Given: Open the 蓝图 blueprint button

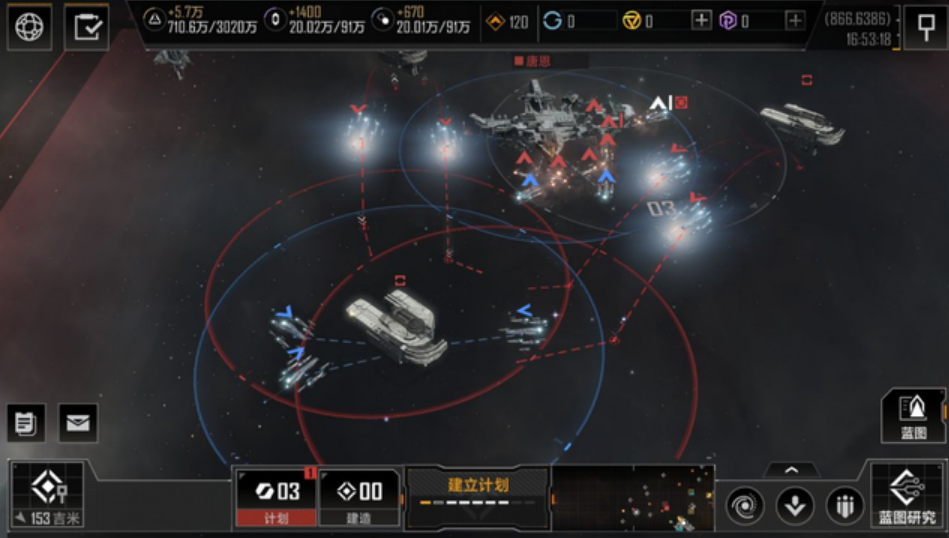Looking at the screenshot, I should [x=913, y=415].
